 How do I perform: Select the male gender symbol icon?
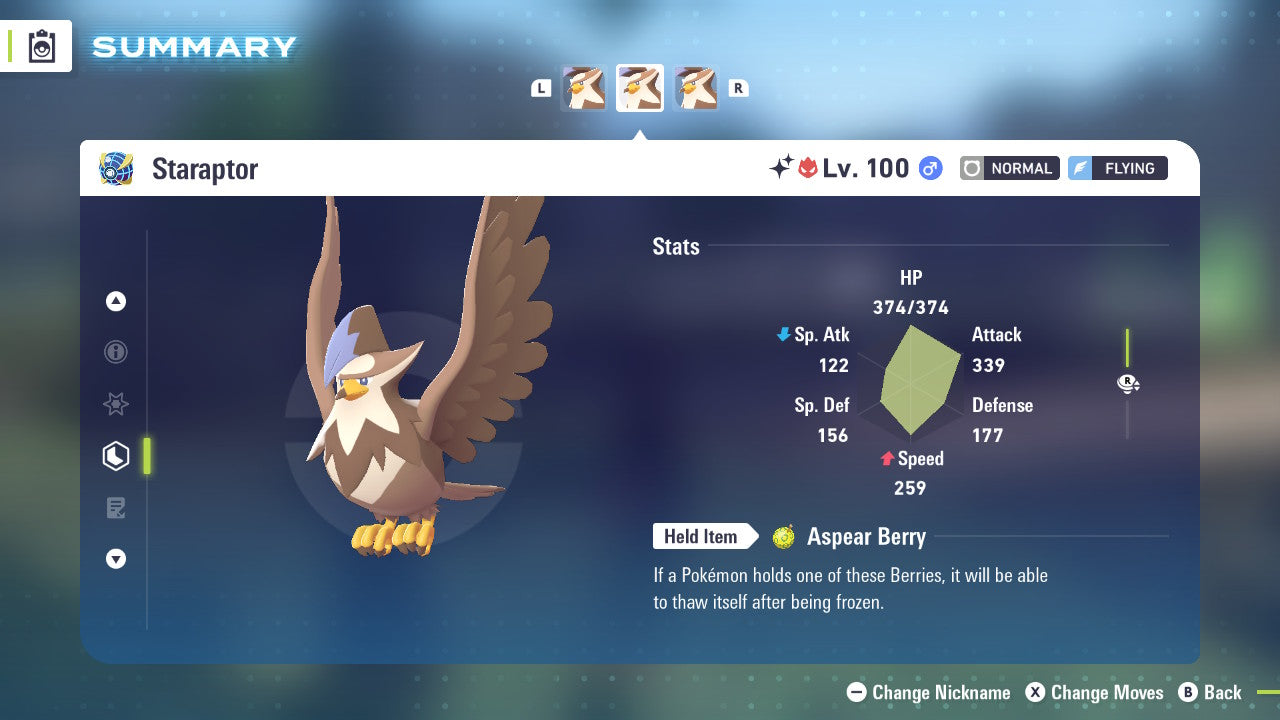(x=930, y=168)
